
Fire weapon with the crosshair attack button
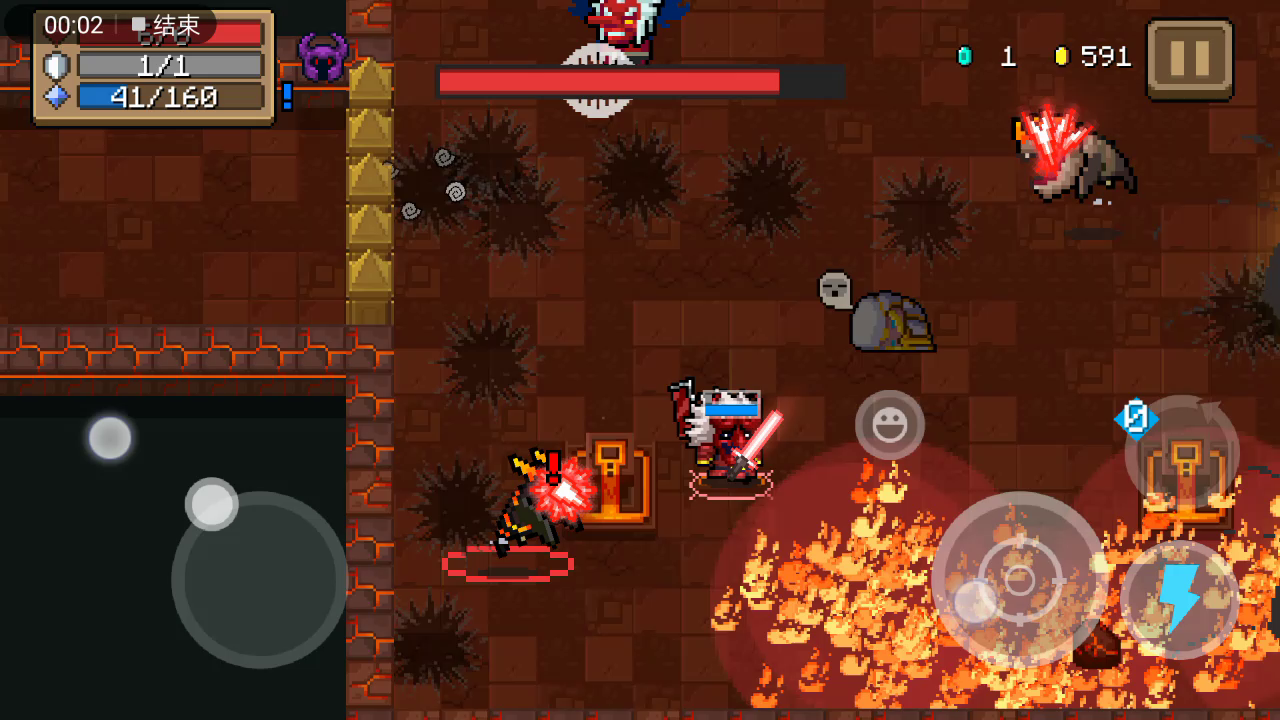pos(1018,579)
